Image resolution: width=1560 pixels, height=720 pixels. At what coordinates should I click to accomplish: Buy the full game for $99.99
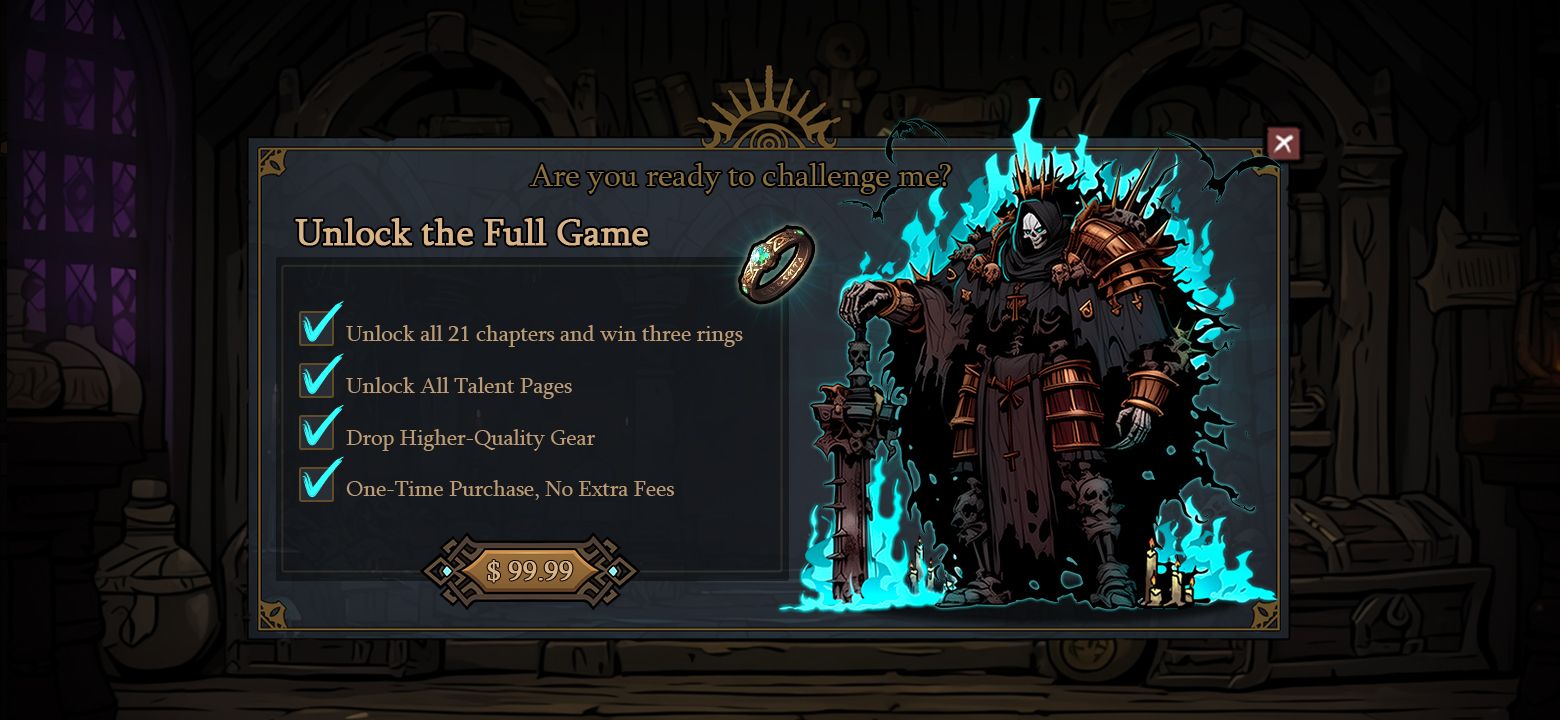529,571
